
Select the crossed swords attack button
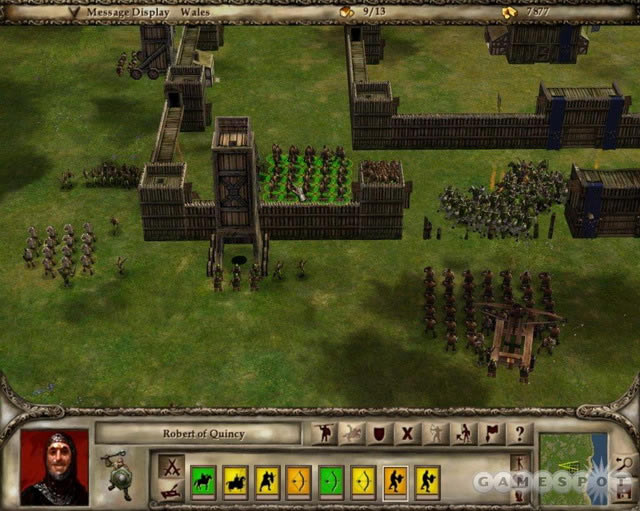click(x=171, y=466)
